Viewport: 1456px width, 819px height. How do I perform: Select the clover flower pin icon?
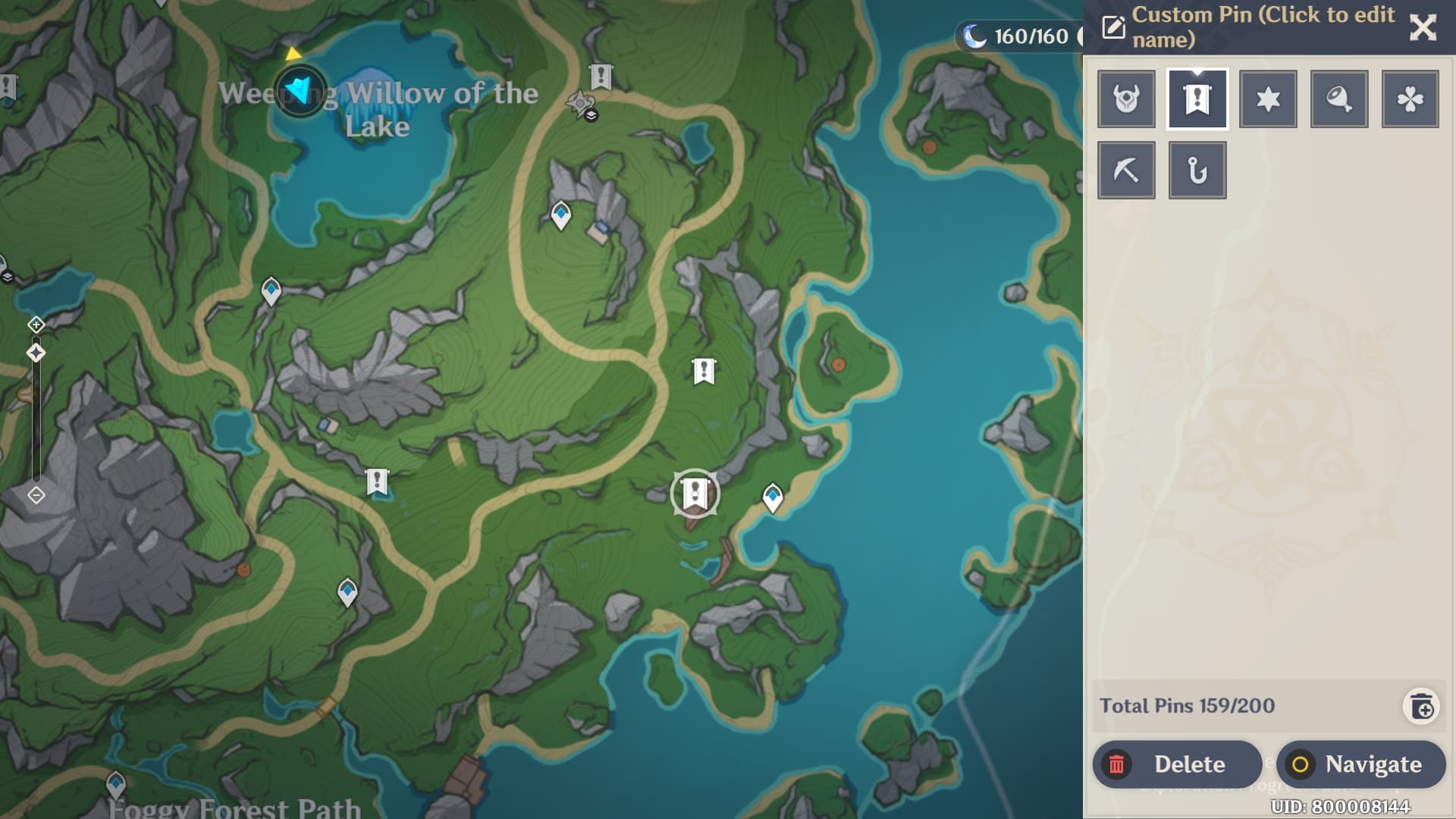tap(1410, 99)
